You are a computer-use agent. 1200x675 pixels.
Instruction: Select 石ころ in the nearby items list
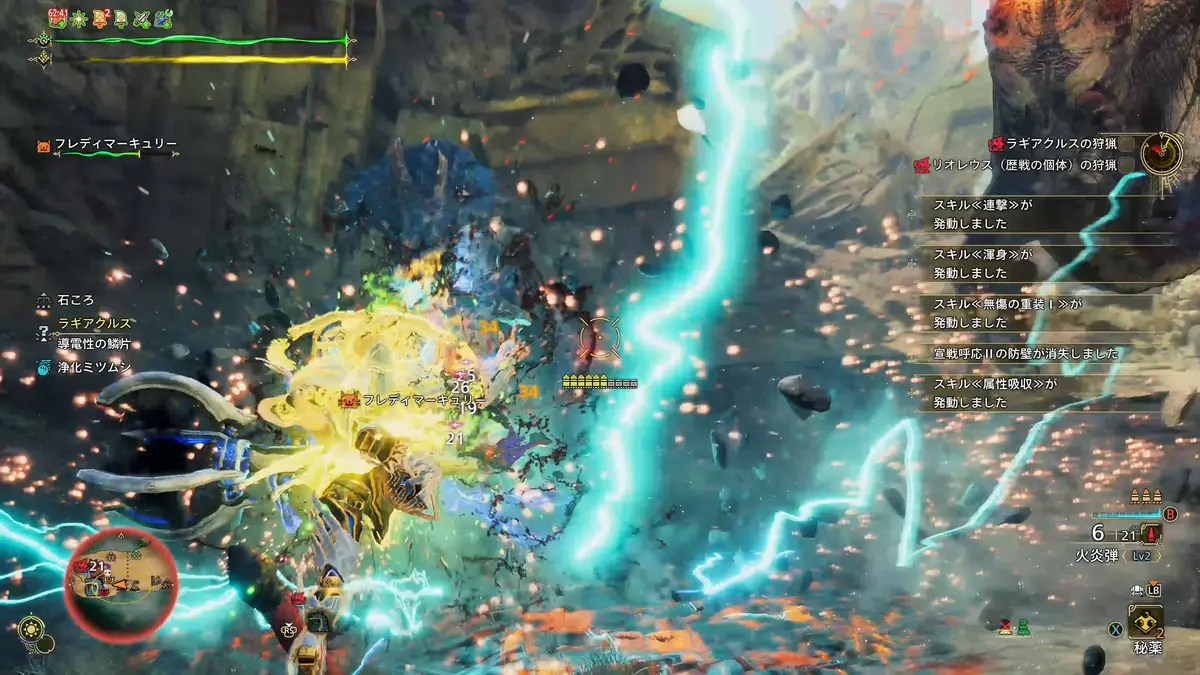coord(75,299)
